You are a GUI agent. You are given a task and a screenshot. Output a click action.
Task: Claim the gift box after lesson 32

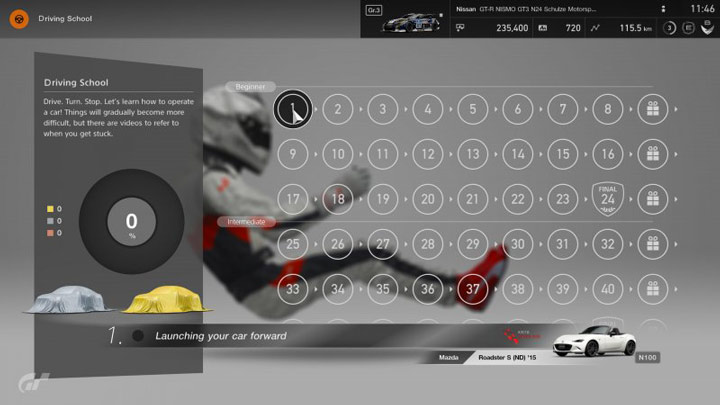coord(652,244)
